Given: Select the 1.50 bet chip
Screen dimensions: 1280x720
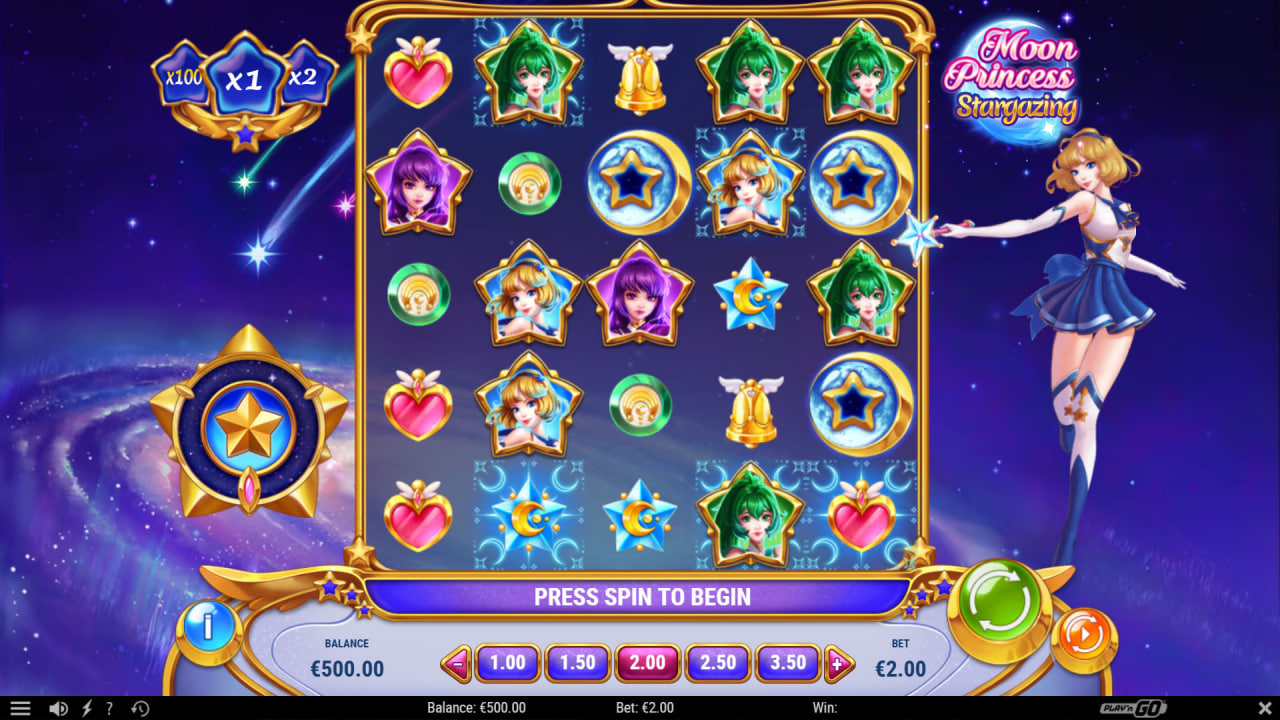Looking at the screenshot, I should pos(577,662).
